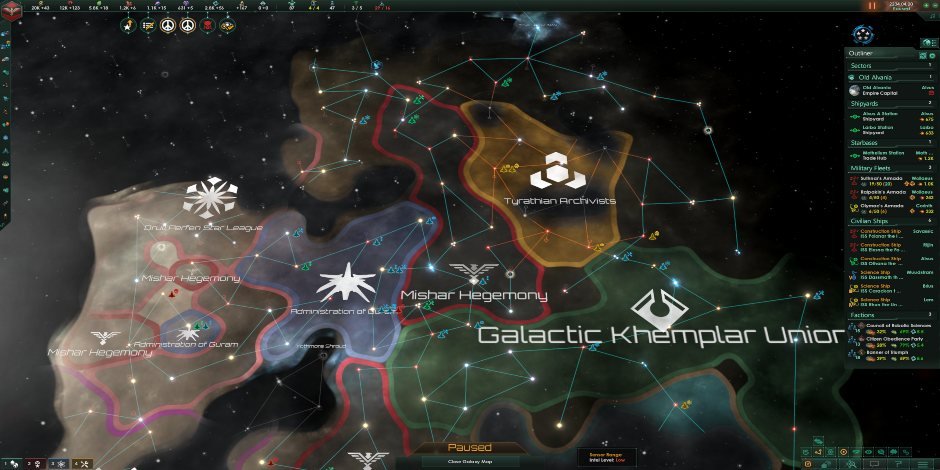Open the Council of Robotic Sciences faction
This screenshot has height=470, width=940.
892,326
